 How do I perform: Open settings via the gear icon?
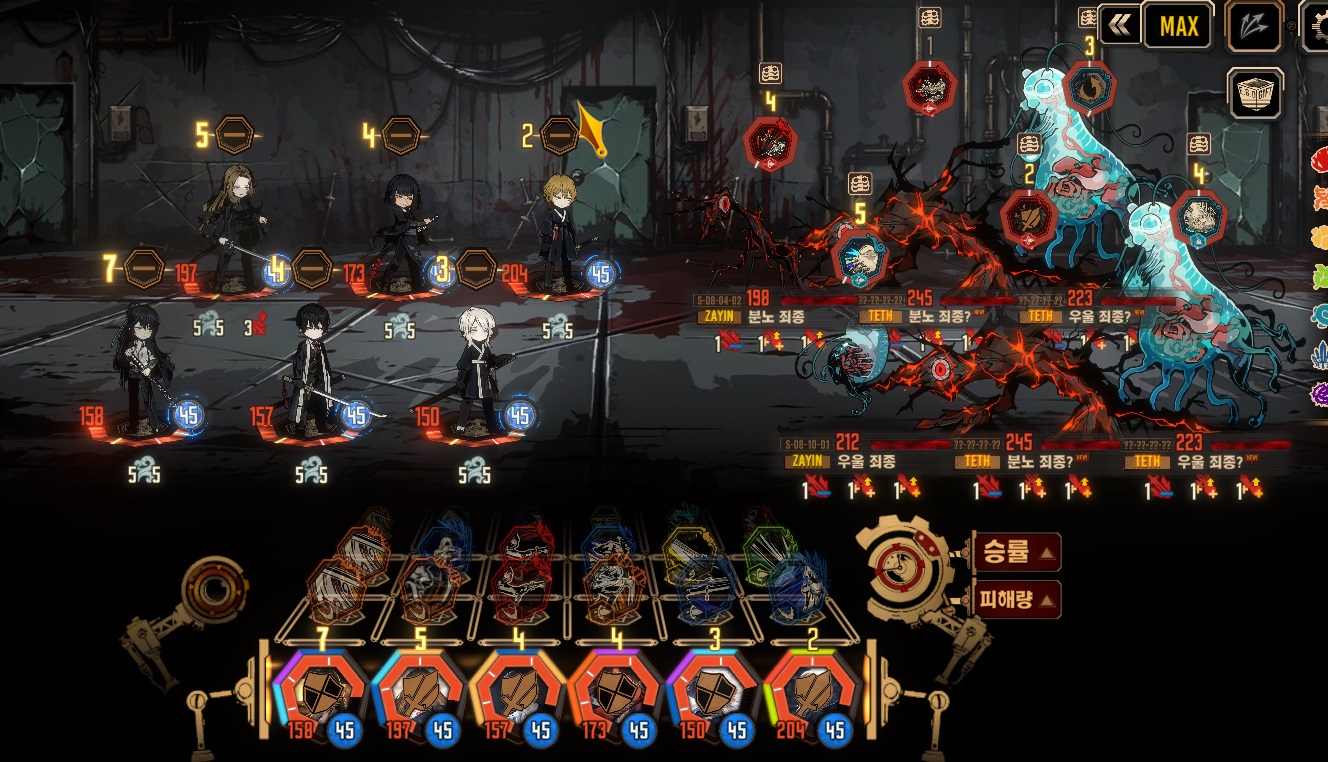coord(1316,24)
